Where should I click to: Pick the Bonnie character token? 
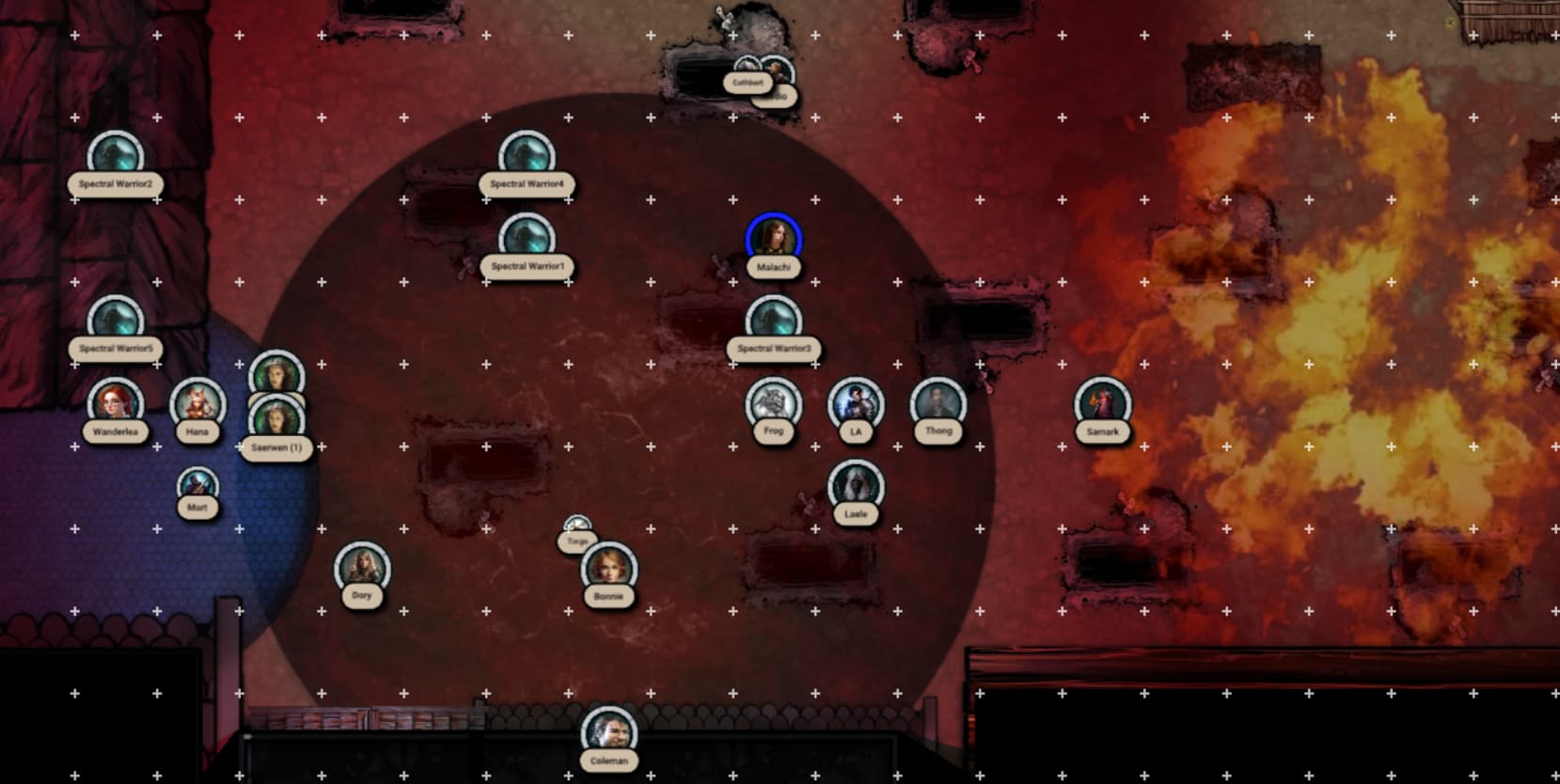pos(608,568)
